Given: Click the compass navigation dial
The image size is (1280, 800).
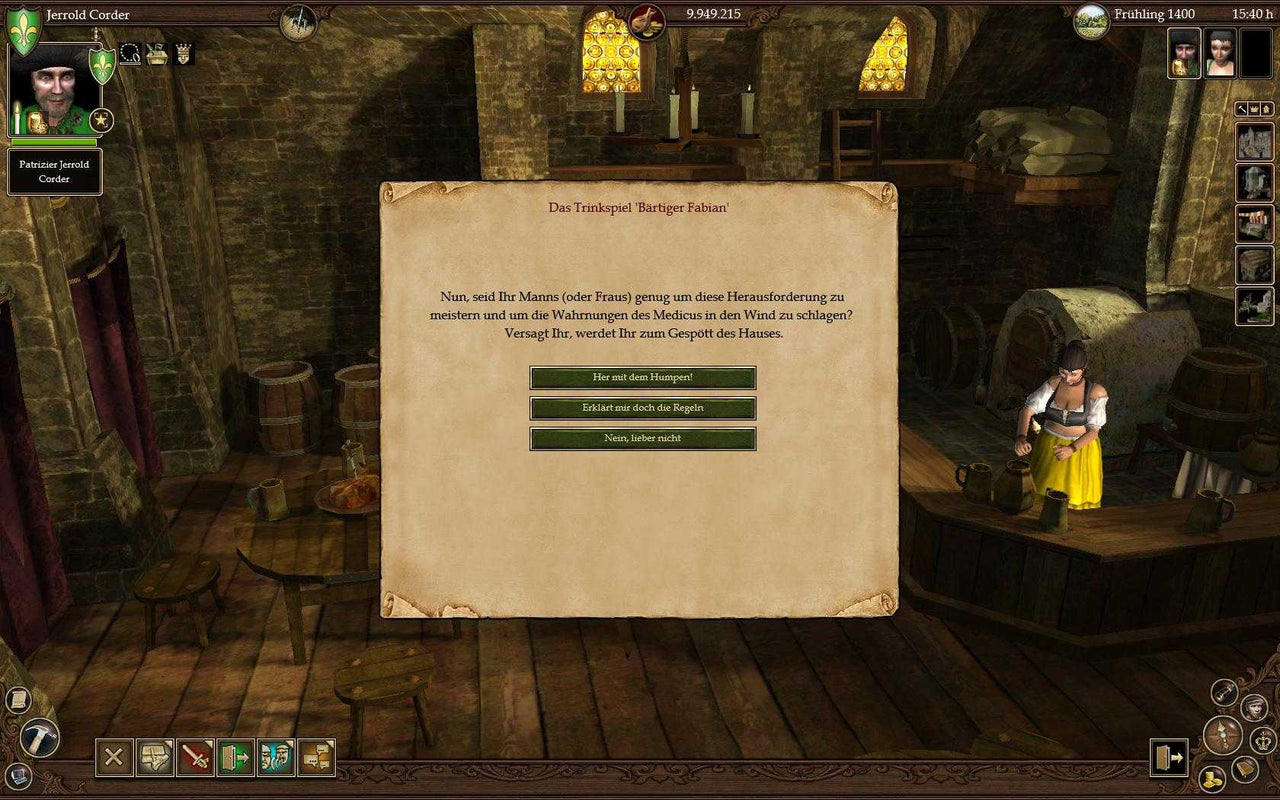Looking at the screenshot, I should point(1223,735).
